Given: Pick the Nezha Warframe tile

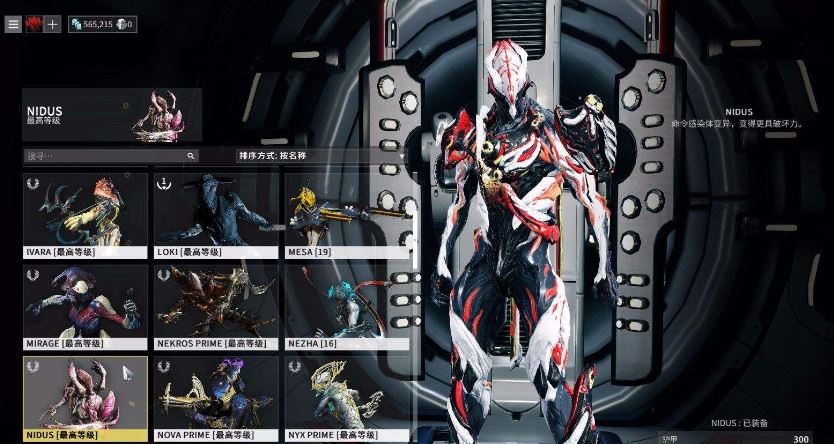Looking at the screenshot, I should click(x=346, y=307).
